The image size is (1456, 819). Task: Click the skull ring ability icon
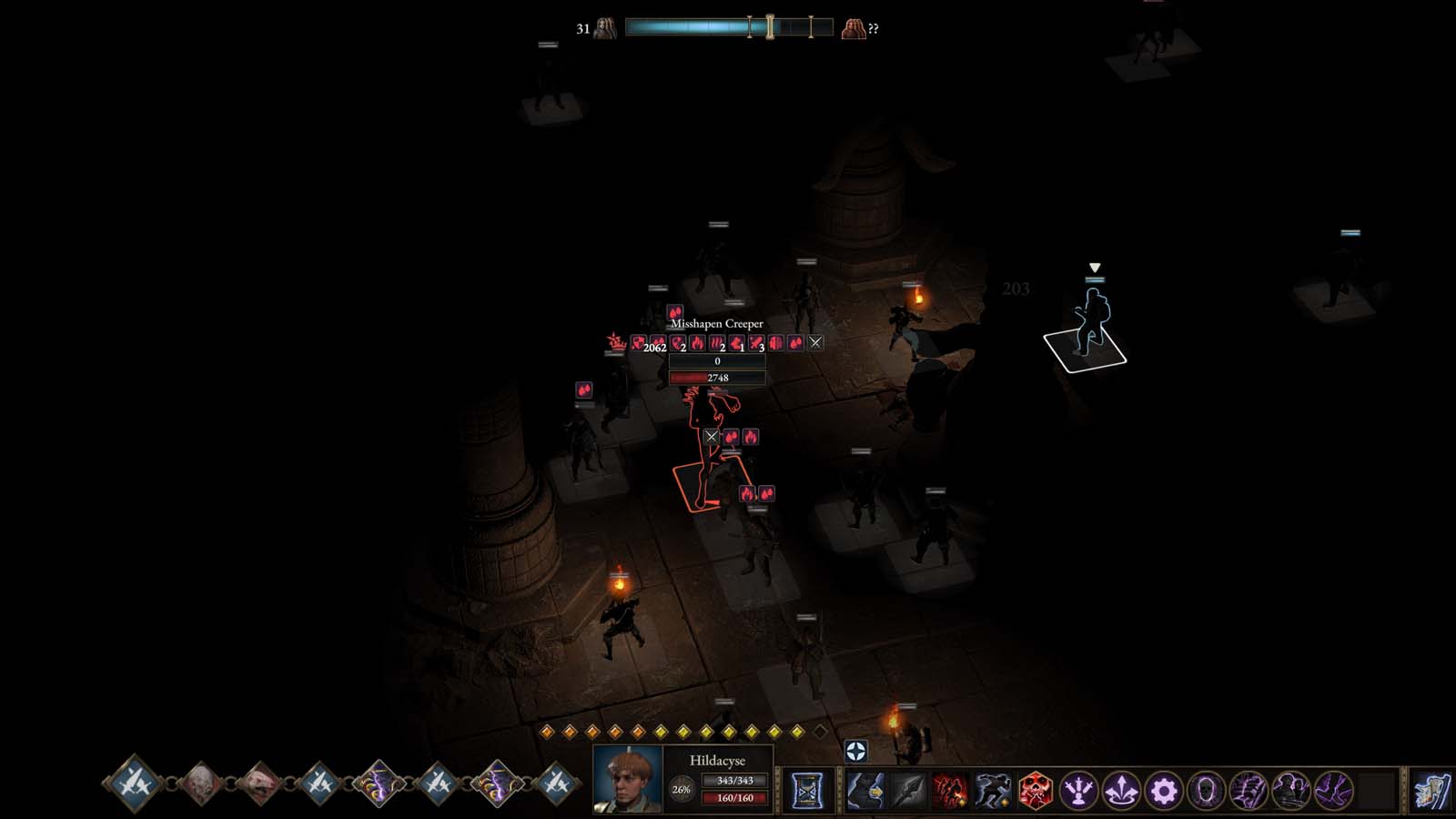[1207, 792]
